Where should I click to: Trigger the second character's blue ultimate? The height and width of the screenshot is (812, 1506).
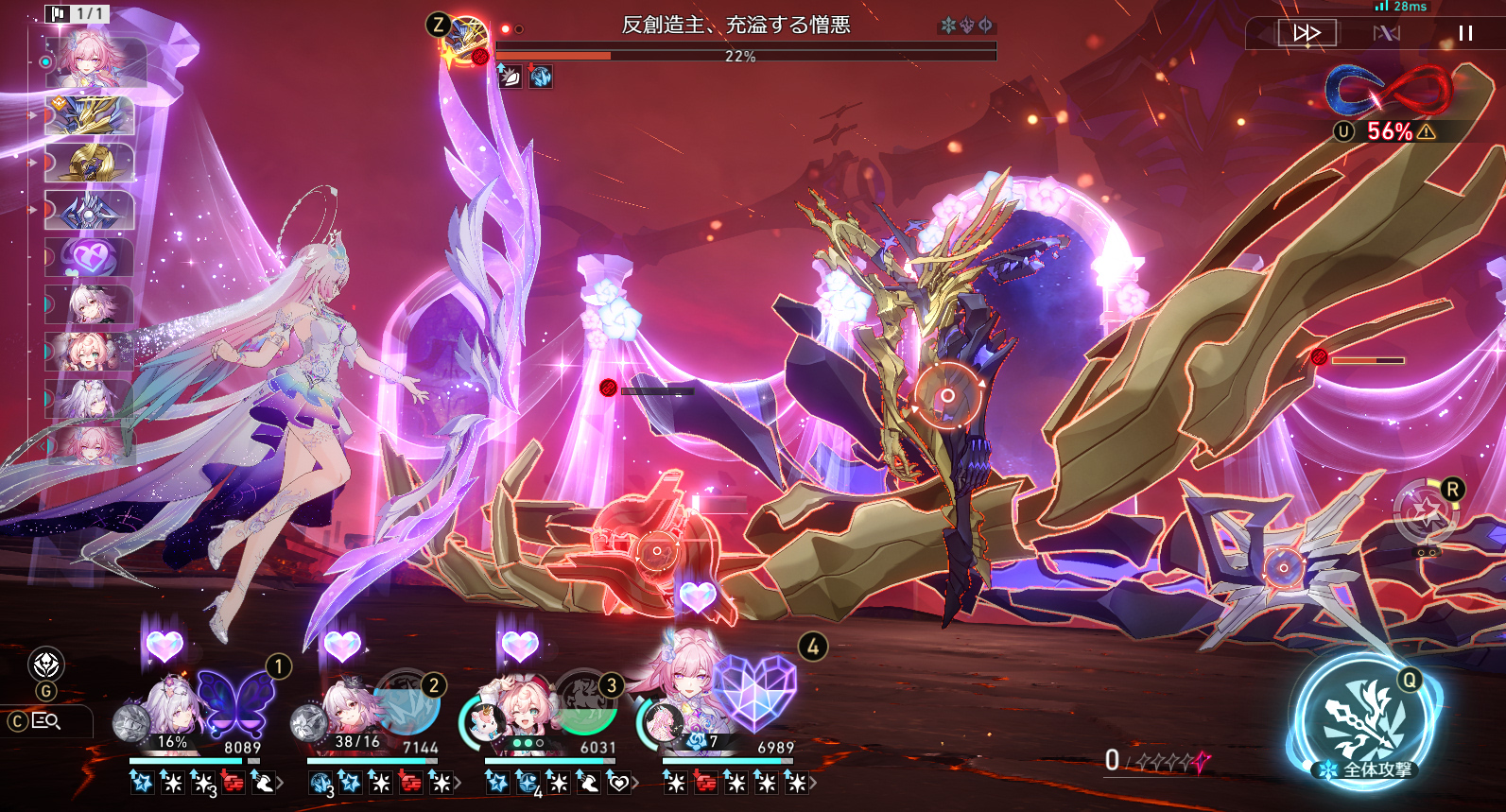(x=407, y=704)
